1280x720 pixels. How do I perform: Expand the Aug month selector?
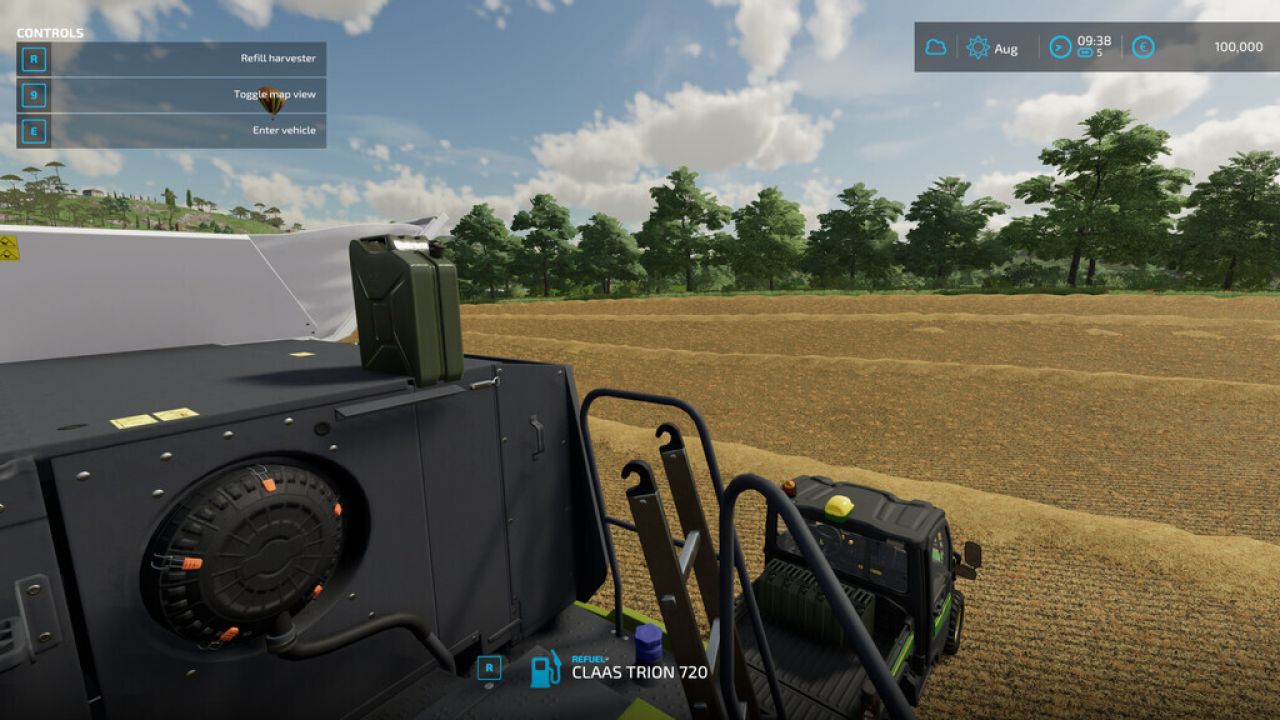[x=1004, y=47]
